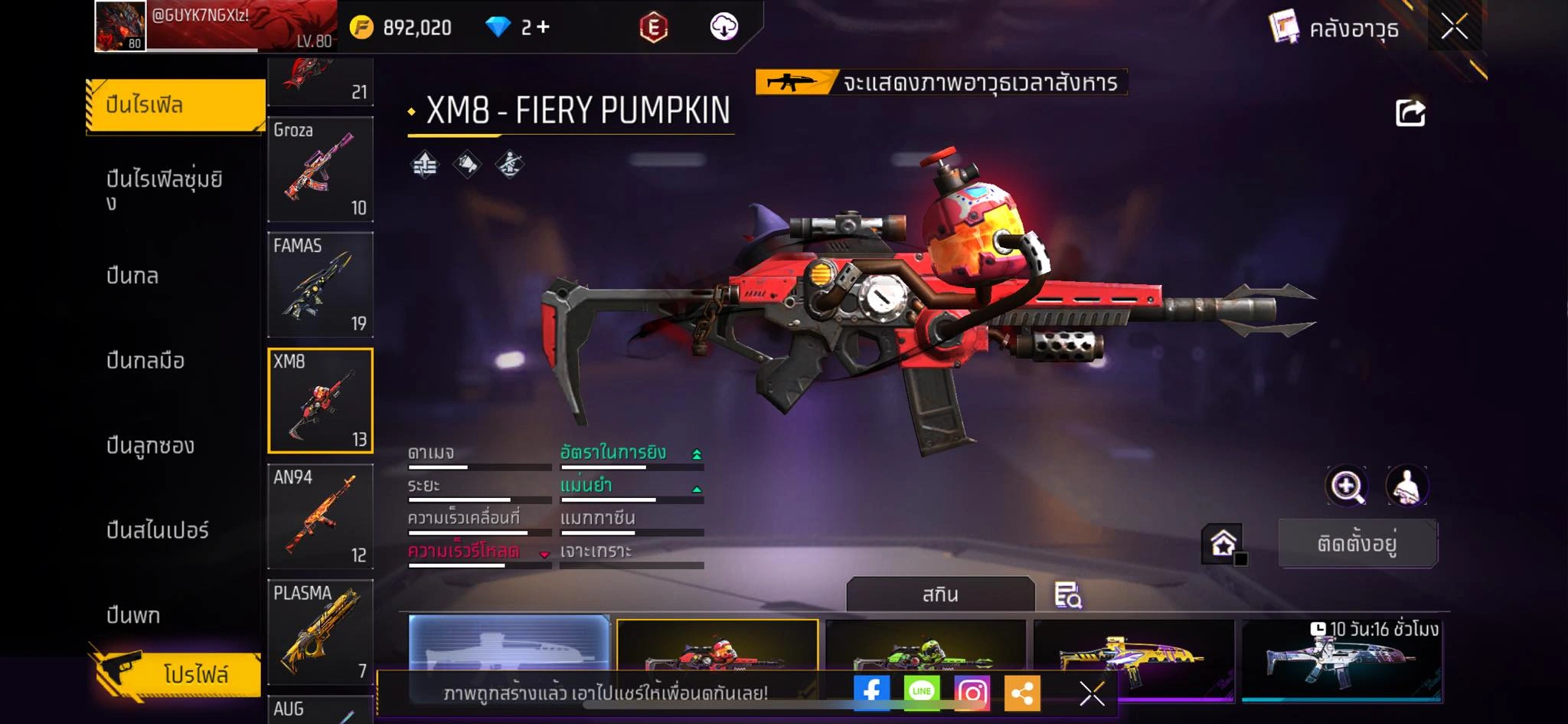Image resolution: width=1568 pixels, height=724 pixels.
Task: Dismiss the share image banner
Action: pos(1091,693)
